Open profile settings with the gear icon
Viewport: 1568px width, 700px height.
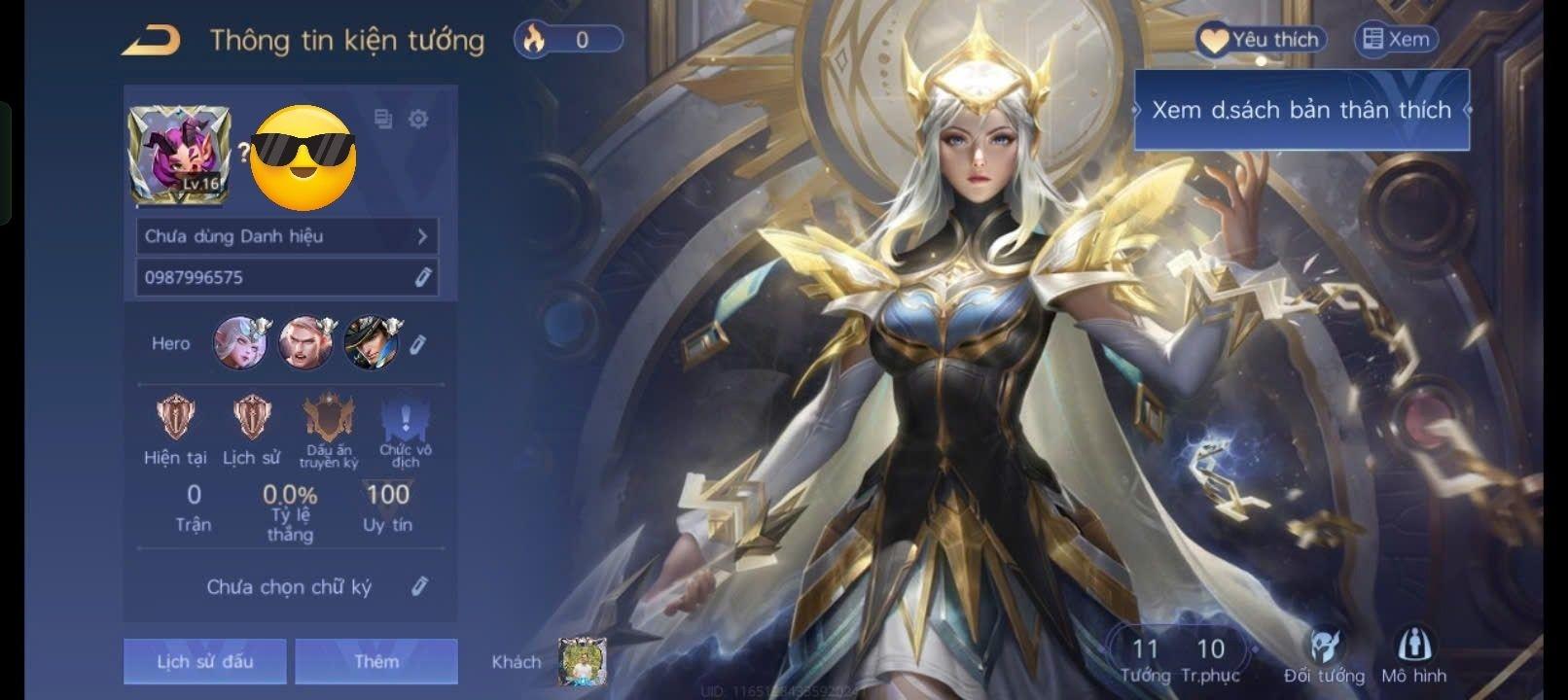pyautogui.click(x=420, y=119)
